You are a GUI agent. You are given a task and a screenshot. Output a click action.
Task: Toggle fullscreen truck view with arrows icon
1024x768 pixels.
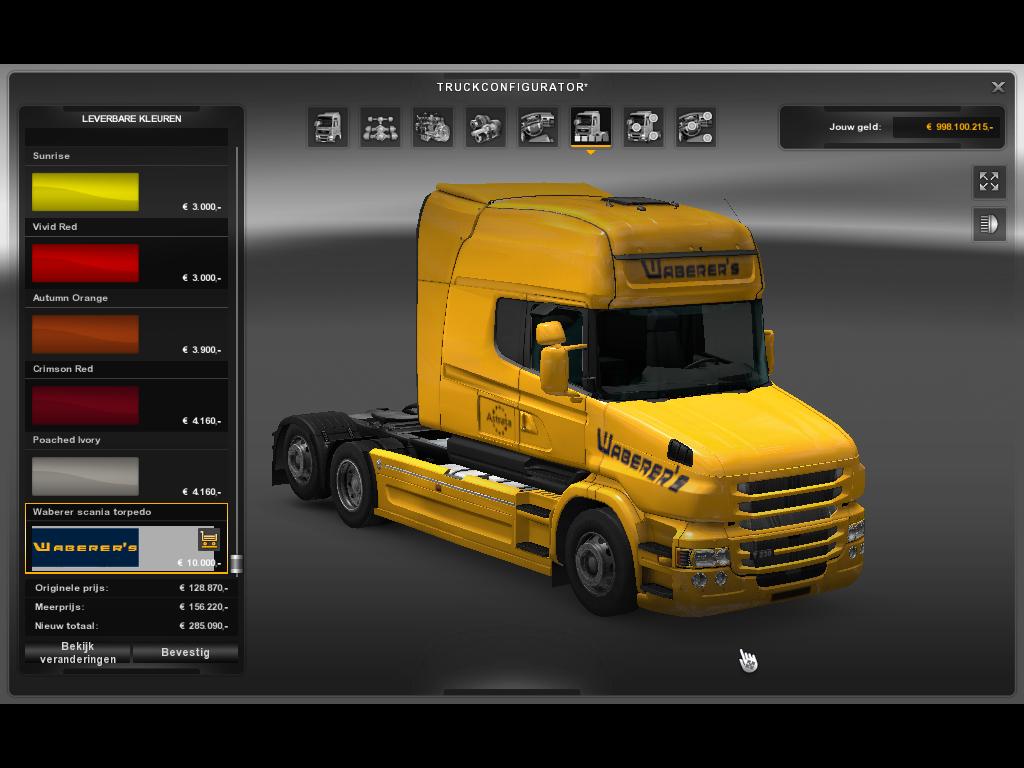pyautogui.click(x=989, y=181)
